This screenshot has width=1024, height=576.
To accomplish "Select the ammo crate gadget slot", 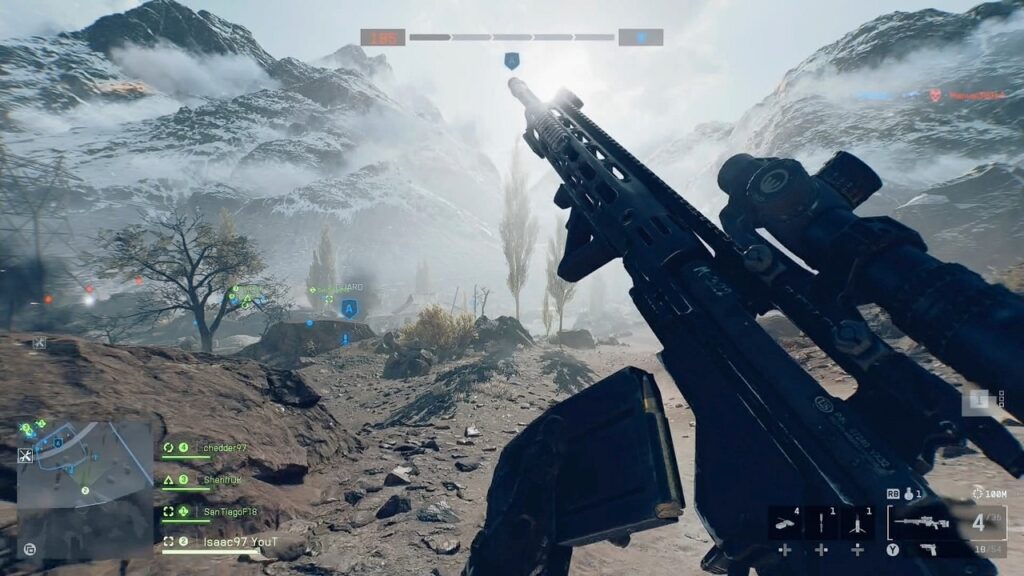I will click(x=785, y=522).
